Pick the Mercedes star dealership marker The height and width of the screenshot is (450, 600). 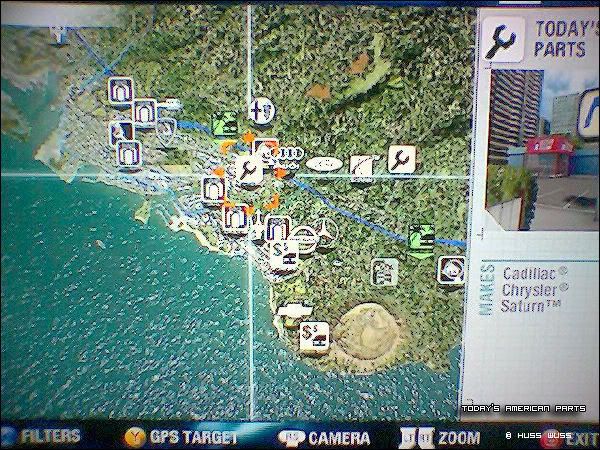click(324, 233)
